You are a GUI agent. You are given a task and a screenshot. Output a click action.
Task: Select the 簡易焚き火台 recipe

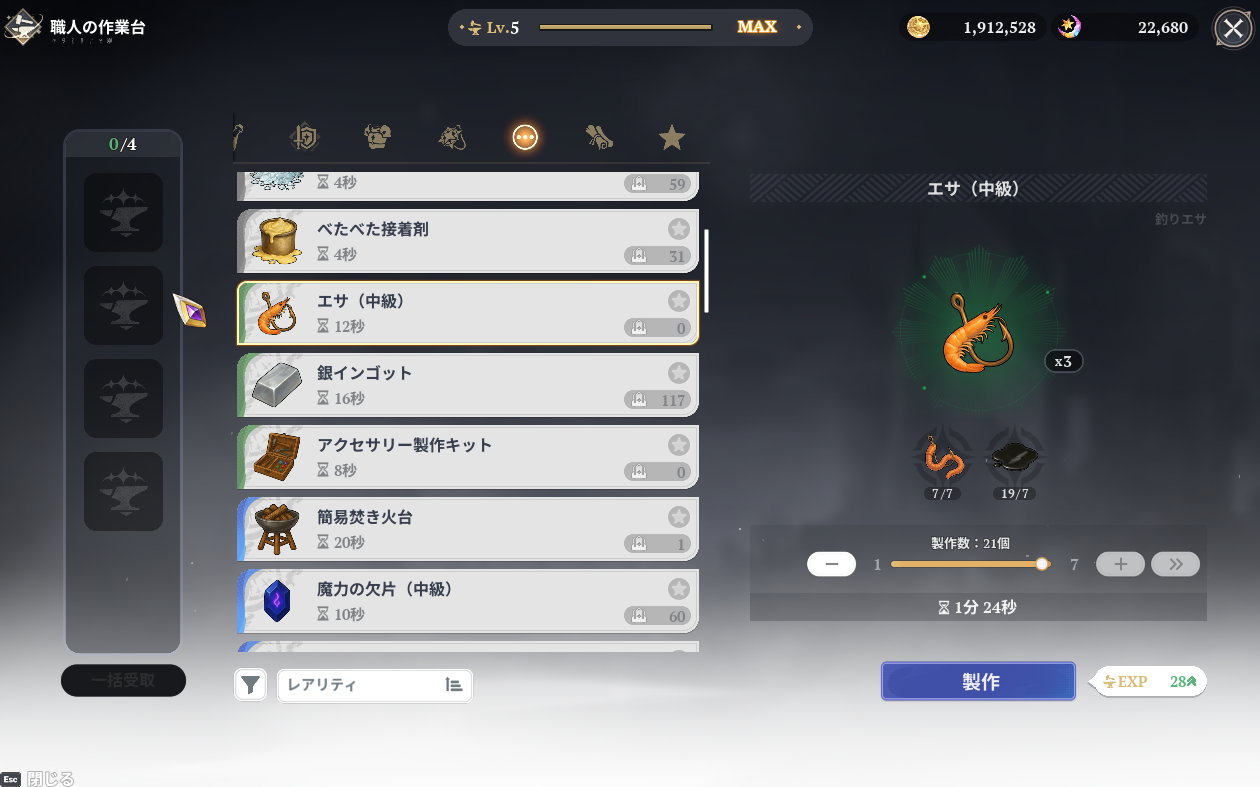click(467, 529)
